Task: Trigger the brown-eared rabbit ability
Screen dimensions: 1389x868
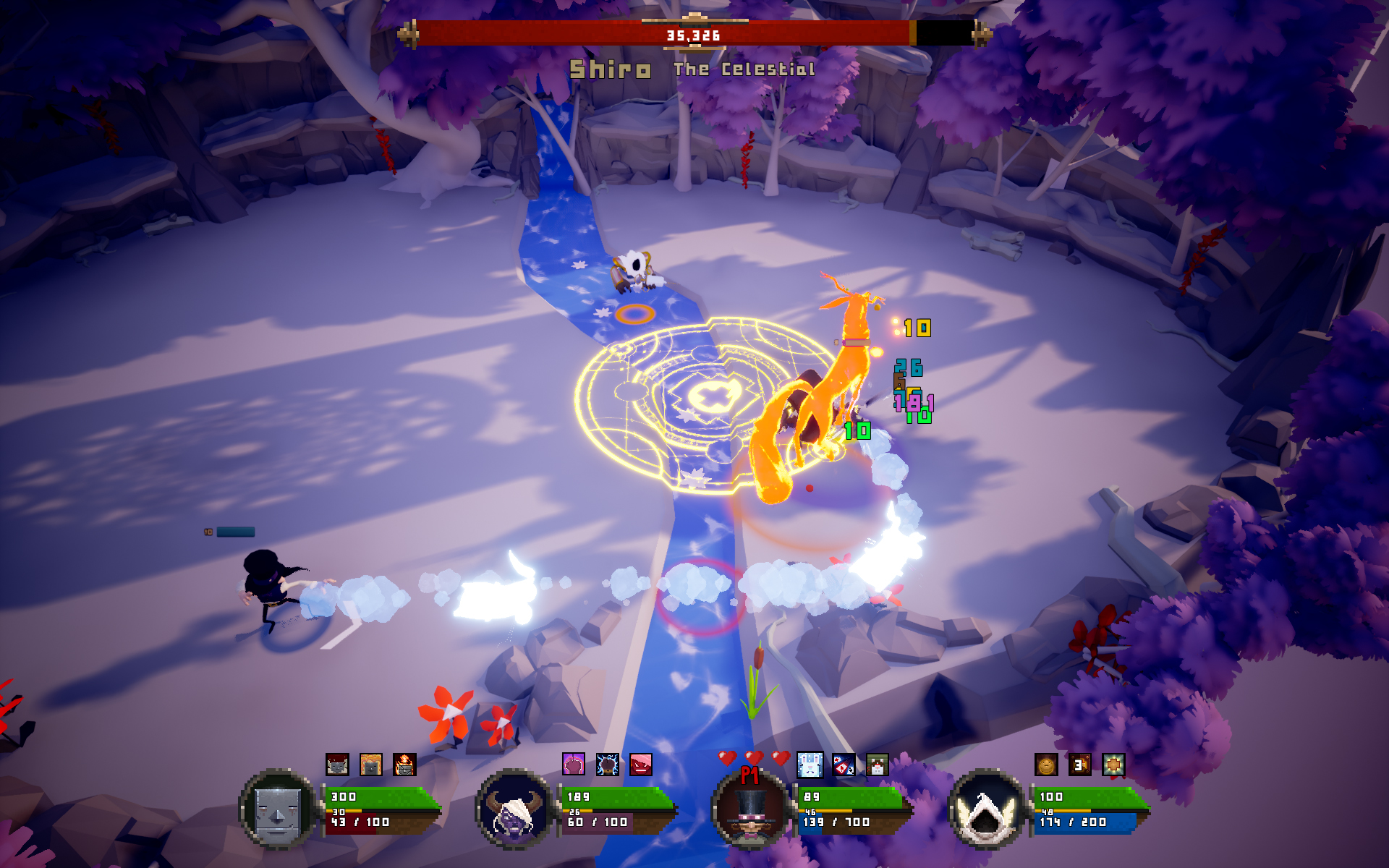Action: pos(877,765)
